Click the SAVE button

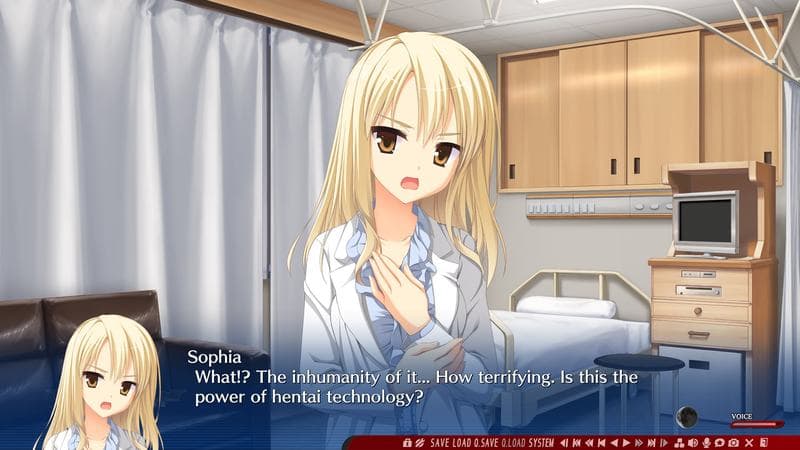coord(440,442)
